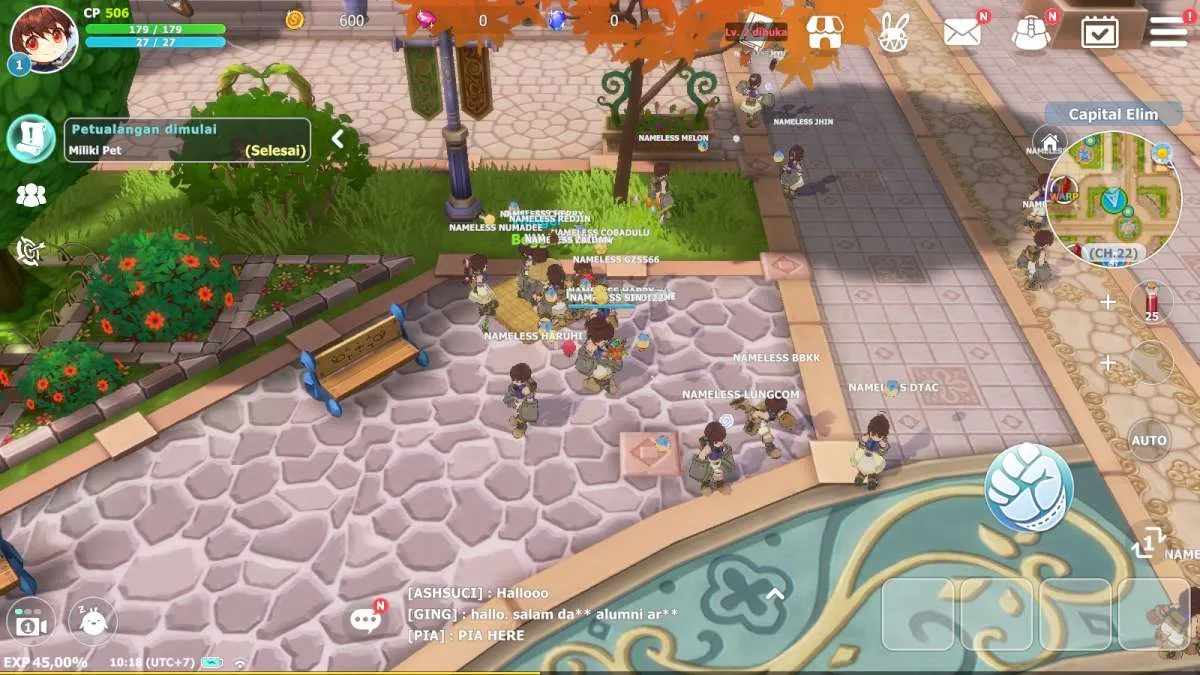Open the chat speech bubble
The width and height of the screenshot is (1200, 675).
pyautogui.click(x=366, y=620)
